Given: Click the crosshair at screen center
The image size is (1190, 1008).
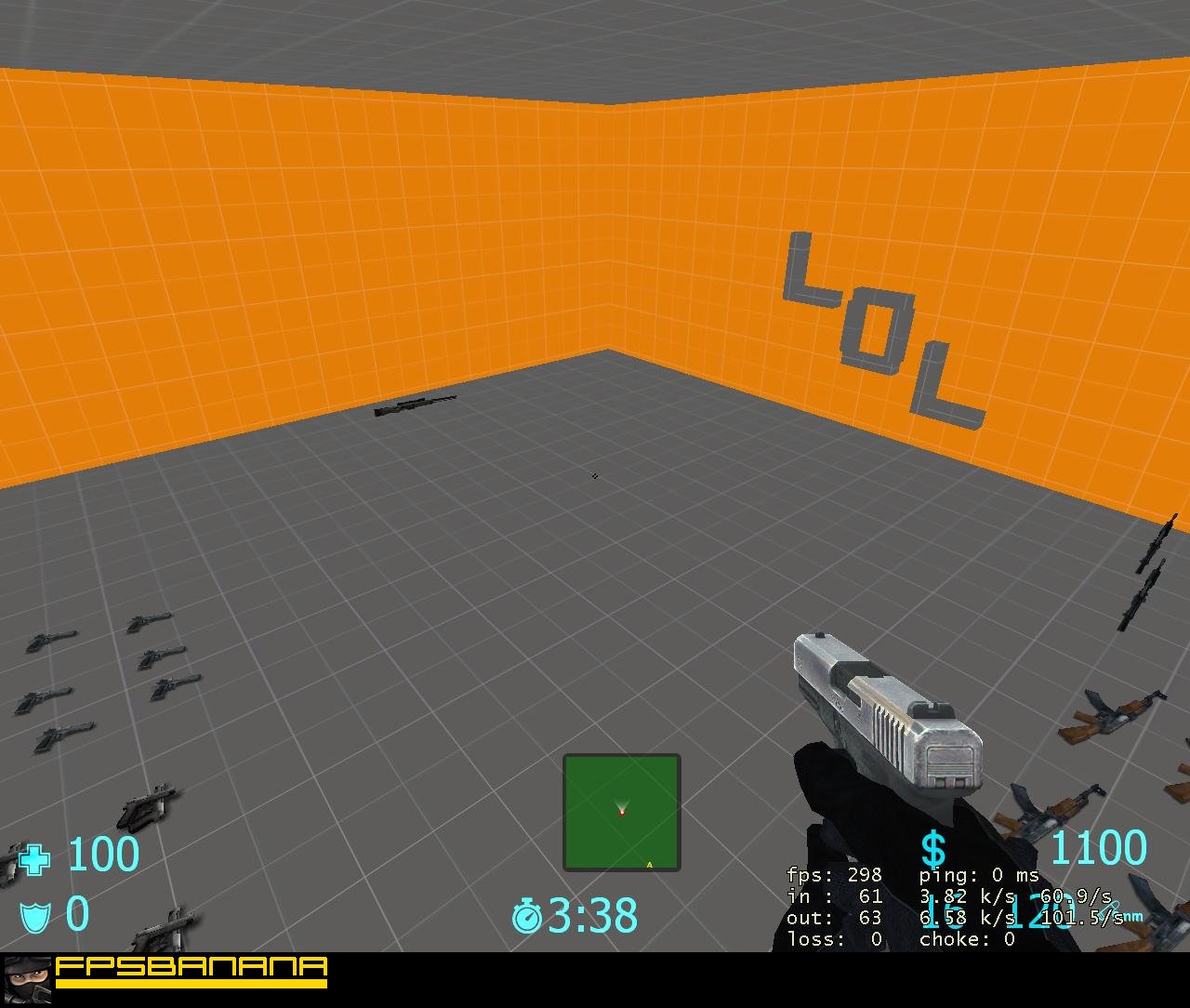Looking at the screenshot, I should click(595, 476).
